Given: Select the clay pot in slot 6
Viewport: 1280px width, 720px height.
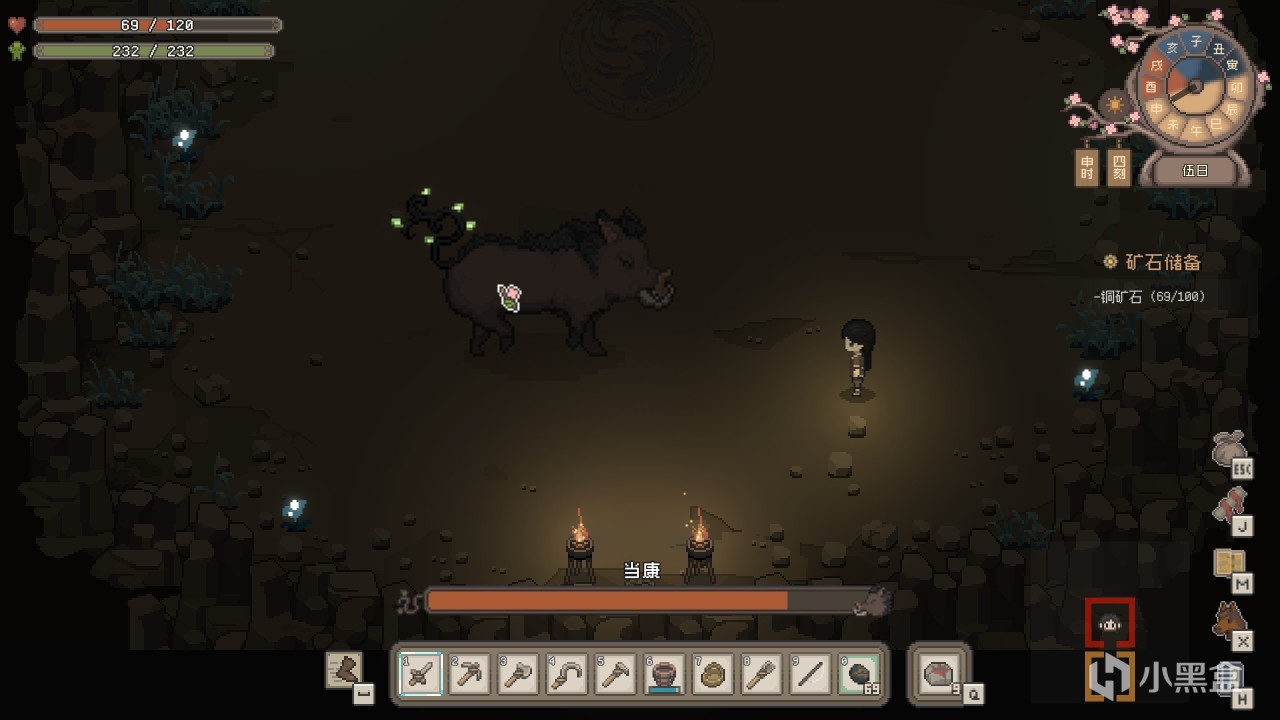Looking at the screenshot, I should click(665, 676).
